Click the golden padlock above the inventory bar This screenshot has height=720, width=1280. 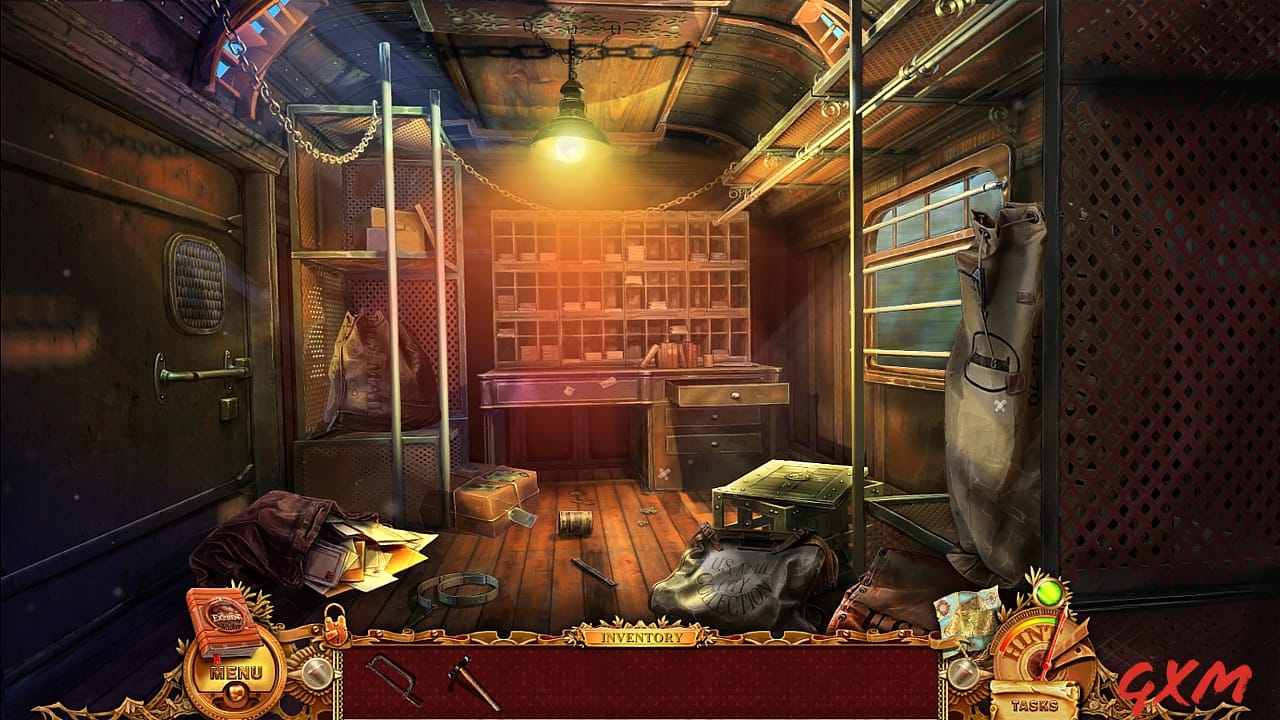335,624
